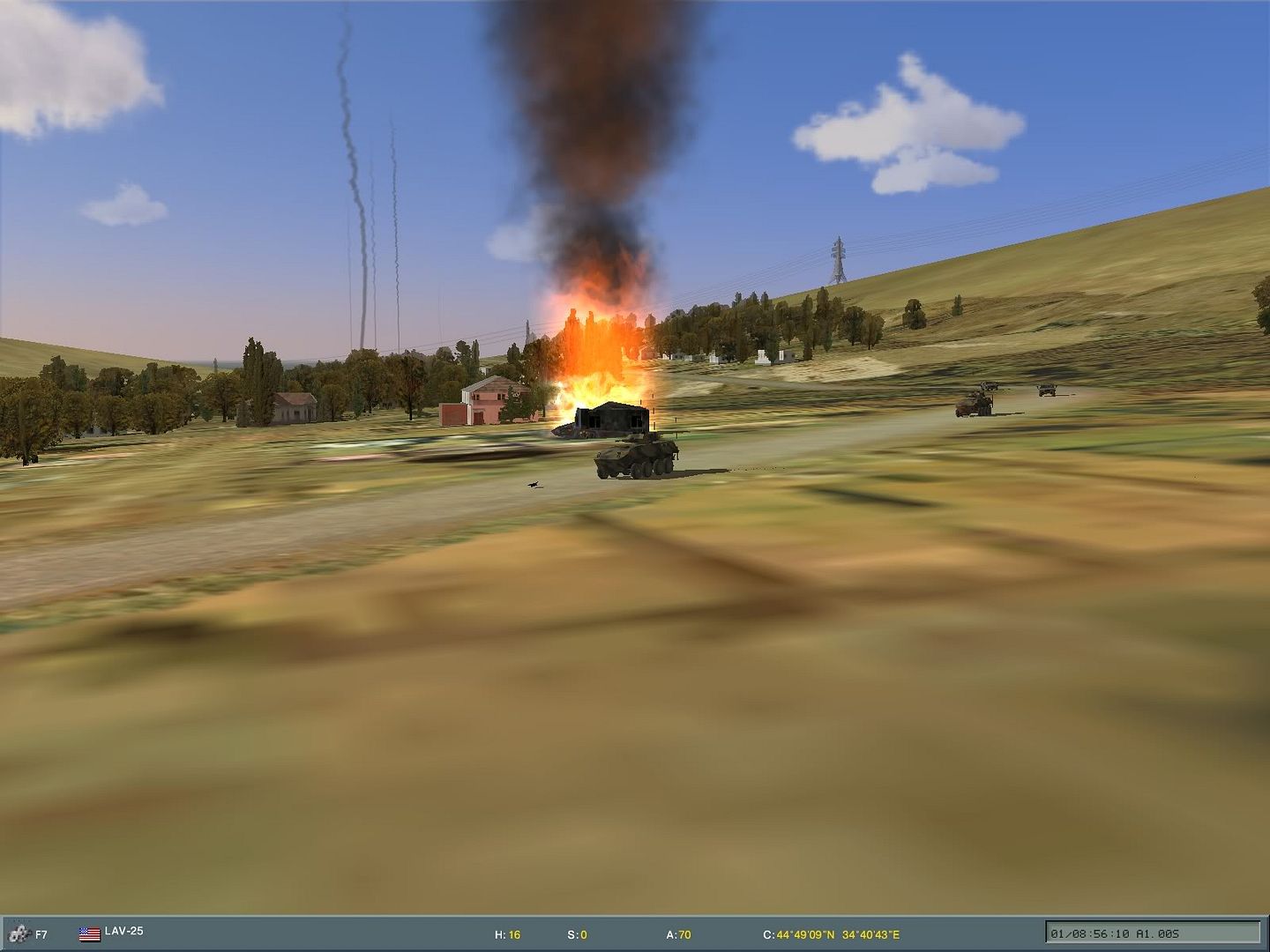1270x952 pixels.
Task: Expand the longitude readout 34°40'43"E
Action: point(871,933)
